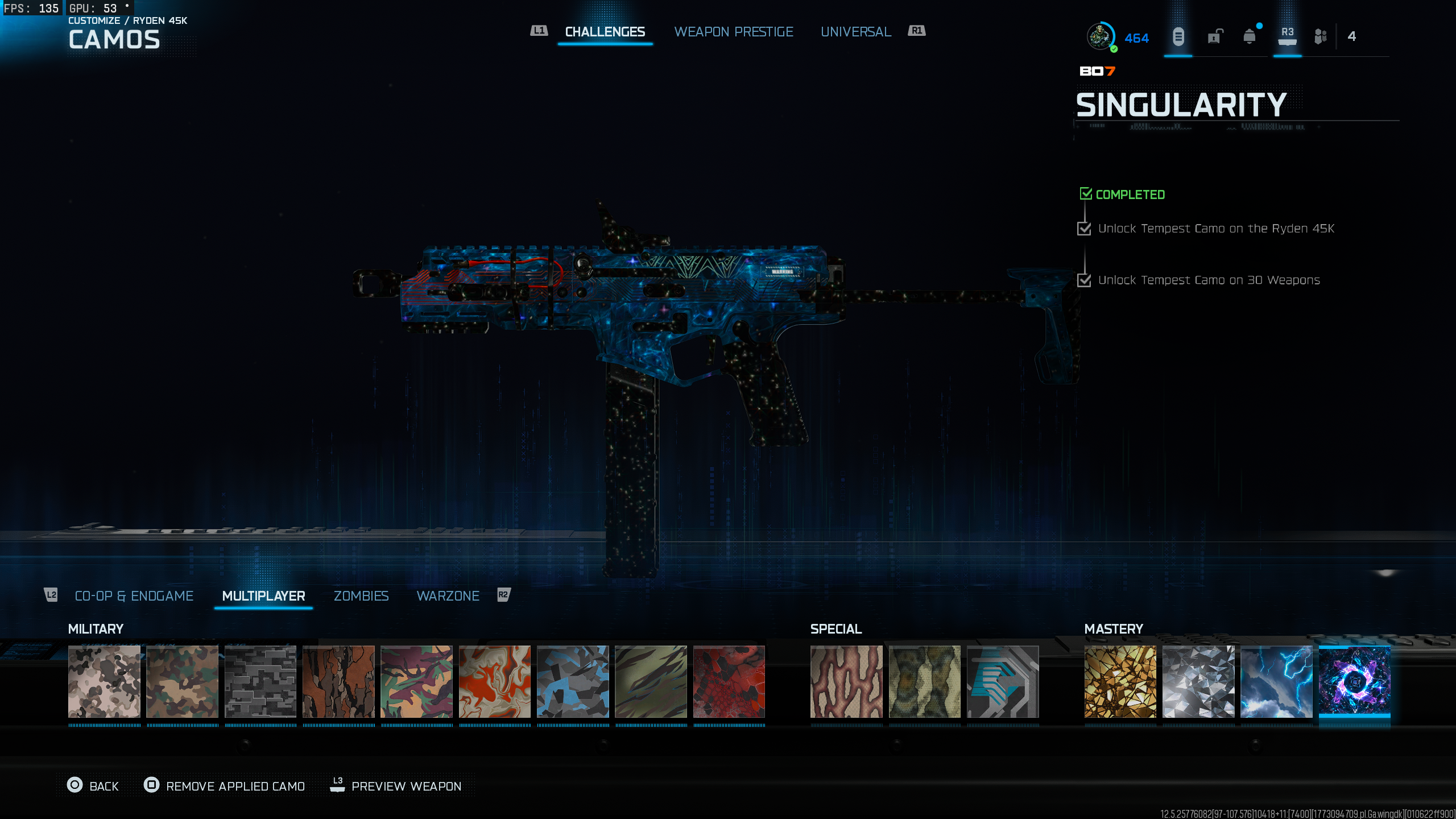Open the Warzone camo category
1456x819 pixels.
click(x=448, y=595)
